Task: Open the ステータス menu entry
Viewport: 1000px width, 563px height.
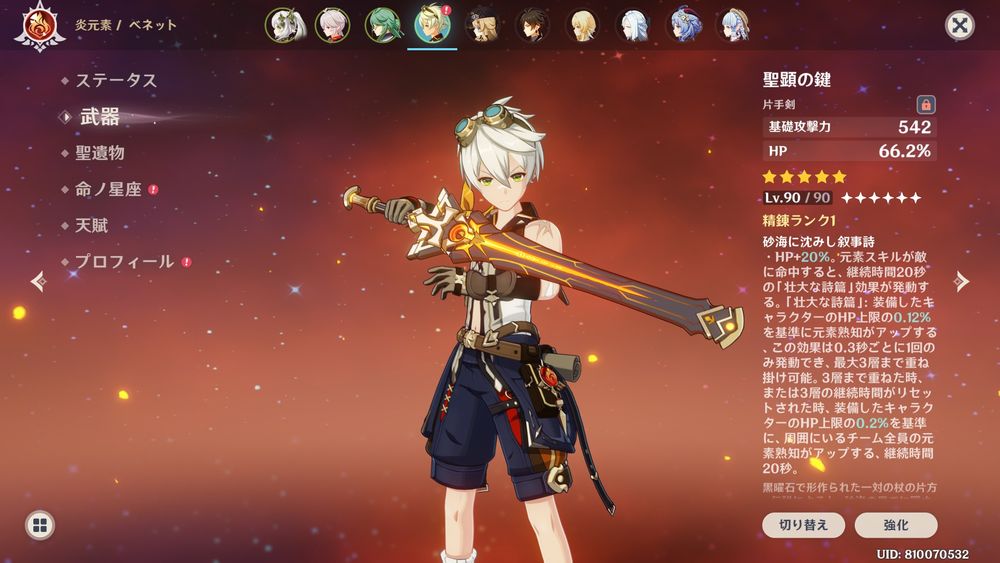Action: click(x=117, y=80)
